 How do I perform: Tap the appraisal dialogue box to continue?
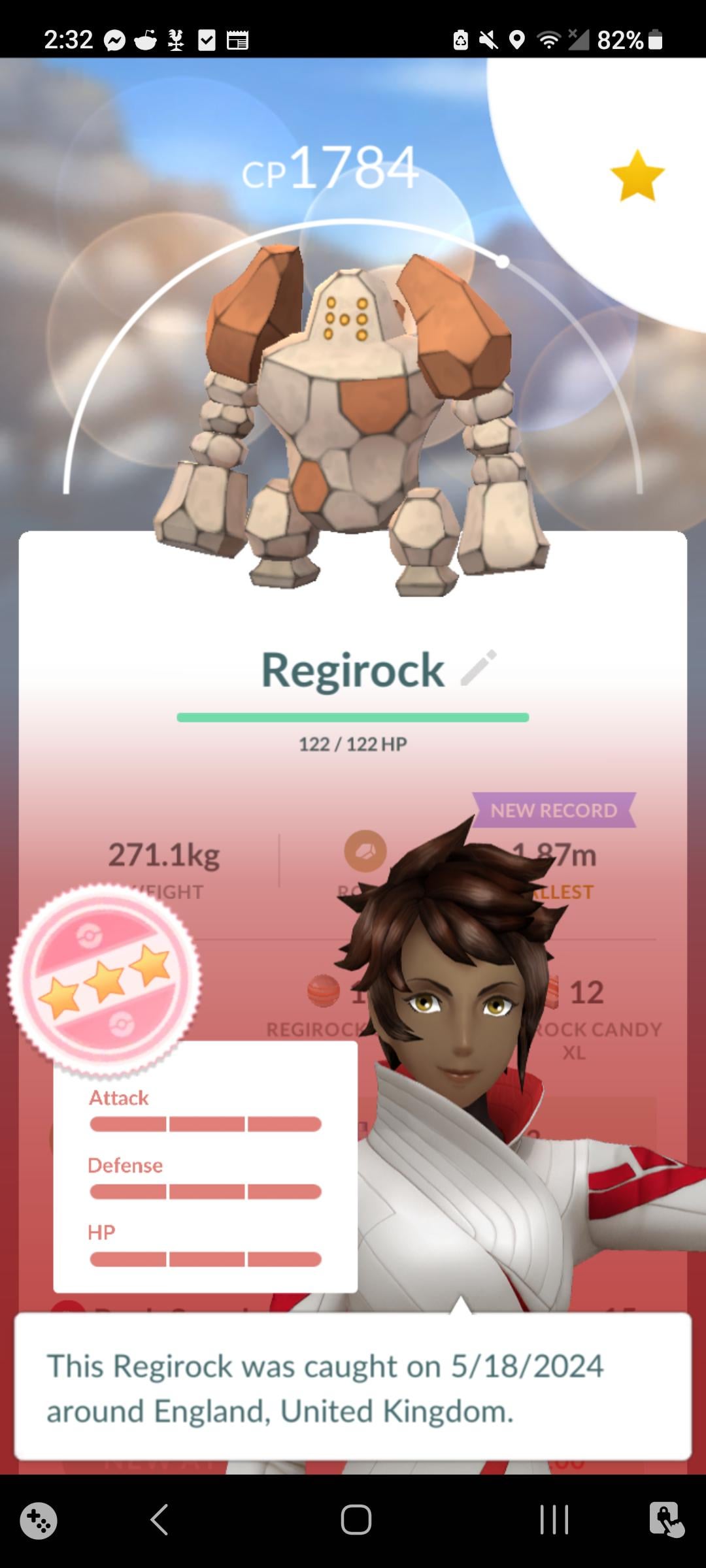tap(353, 1387)
